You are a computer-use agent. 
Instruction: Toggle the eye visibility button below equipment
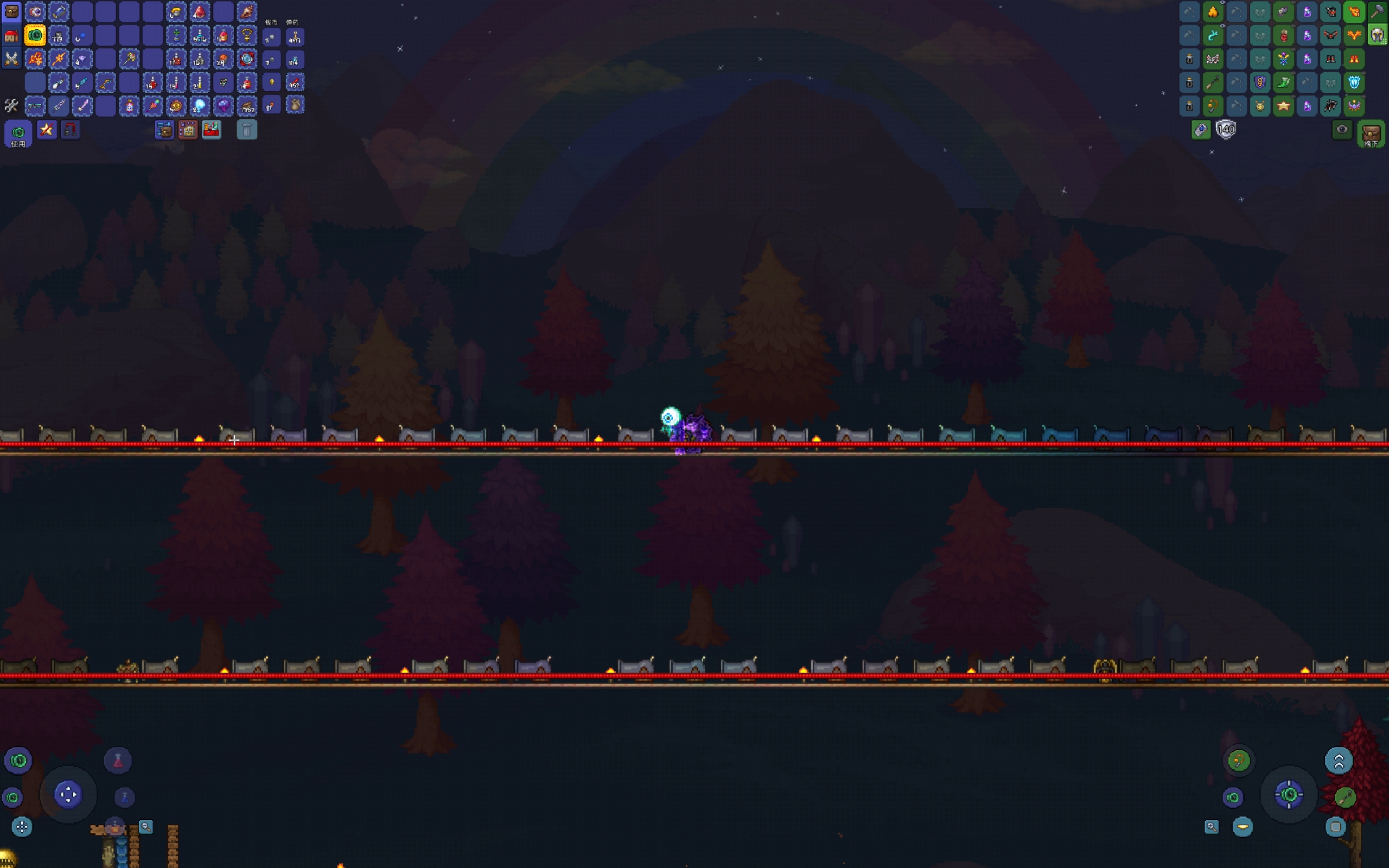pyautogui.click(x=1341, y=130)
